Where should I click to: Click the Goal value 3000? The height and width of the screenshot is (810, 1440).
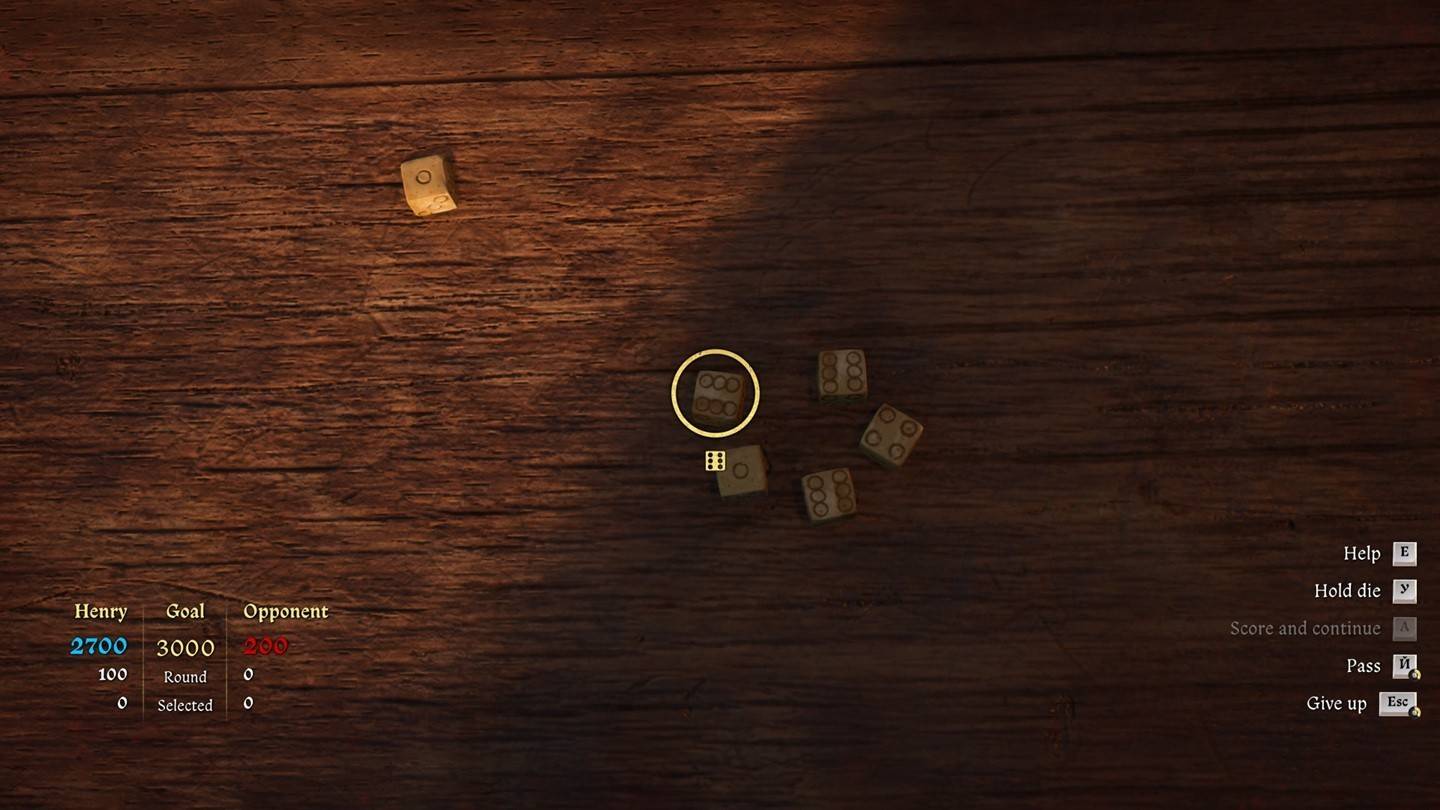click(x=185, y=647)
